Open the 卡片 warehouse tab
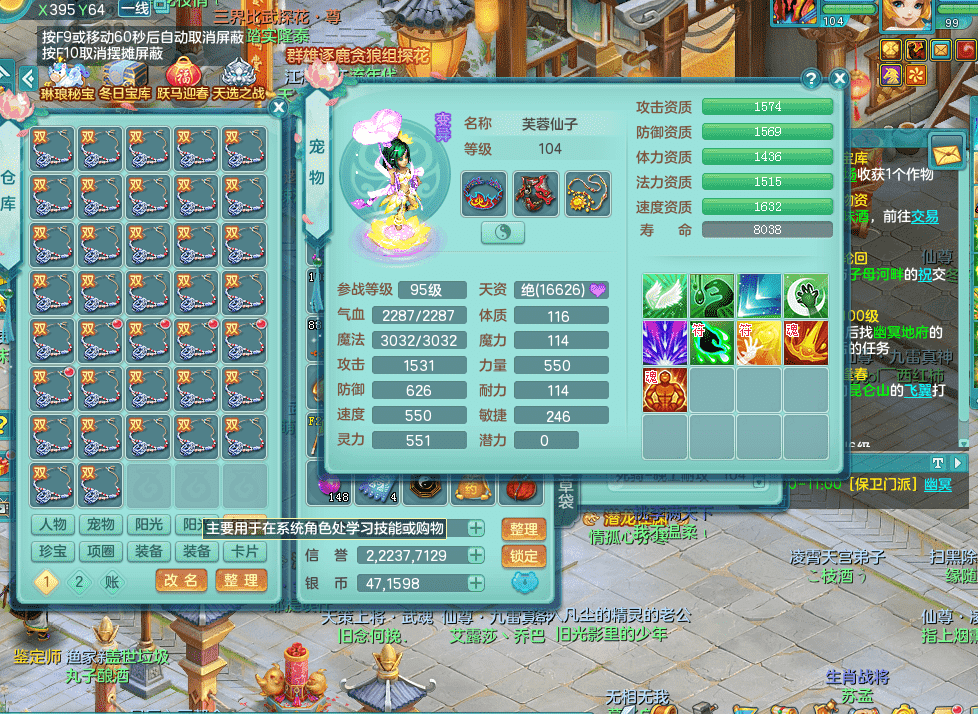Screen dimensions: 978x714 click(x=245, y=551)
